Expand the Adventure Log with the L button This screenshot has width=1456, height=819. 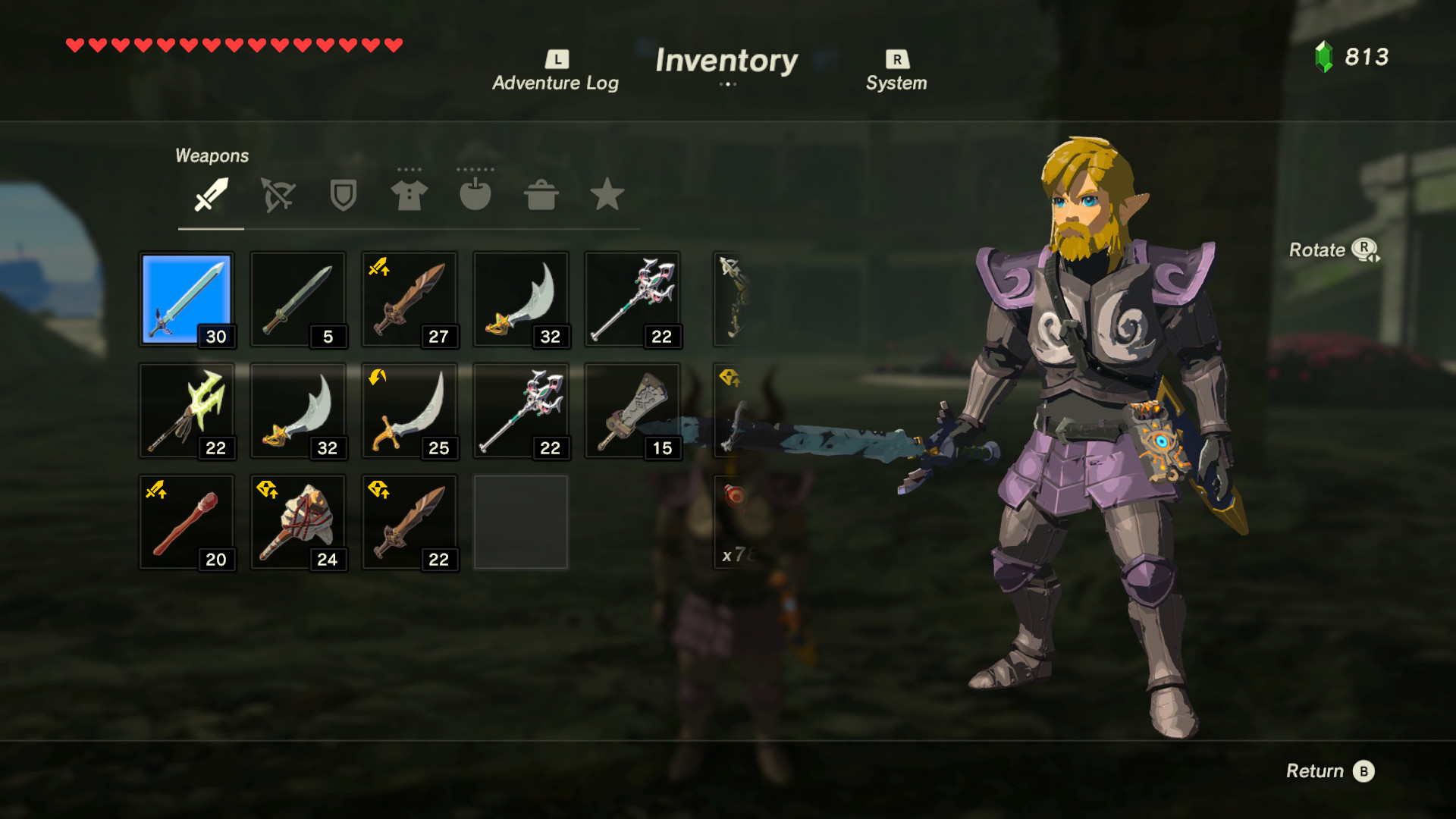(x=556, y=60)
